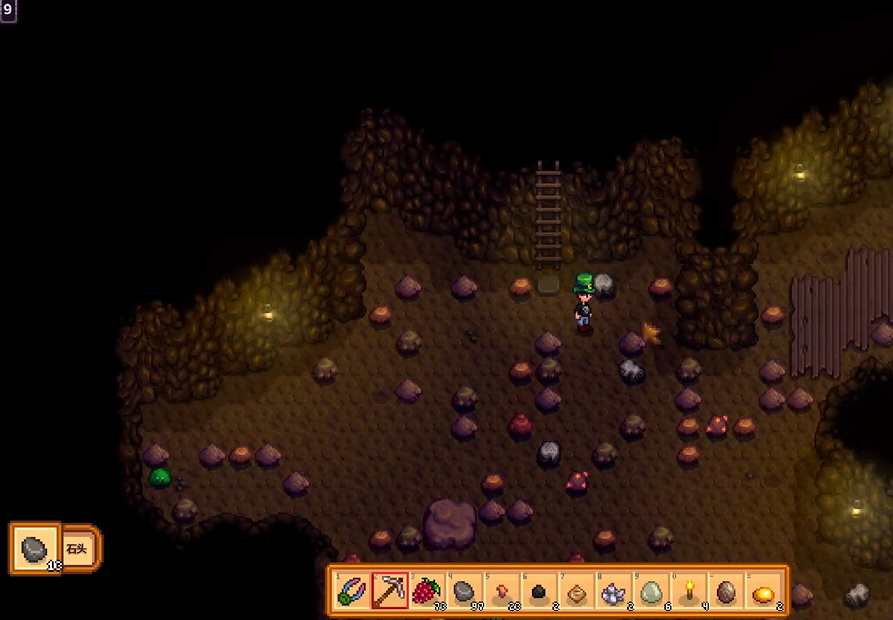Choose the golden ore item slot
The height and width of the screenshot is (620, 893).
point(765,591)
